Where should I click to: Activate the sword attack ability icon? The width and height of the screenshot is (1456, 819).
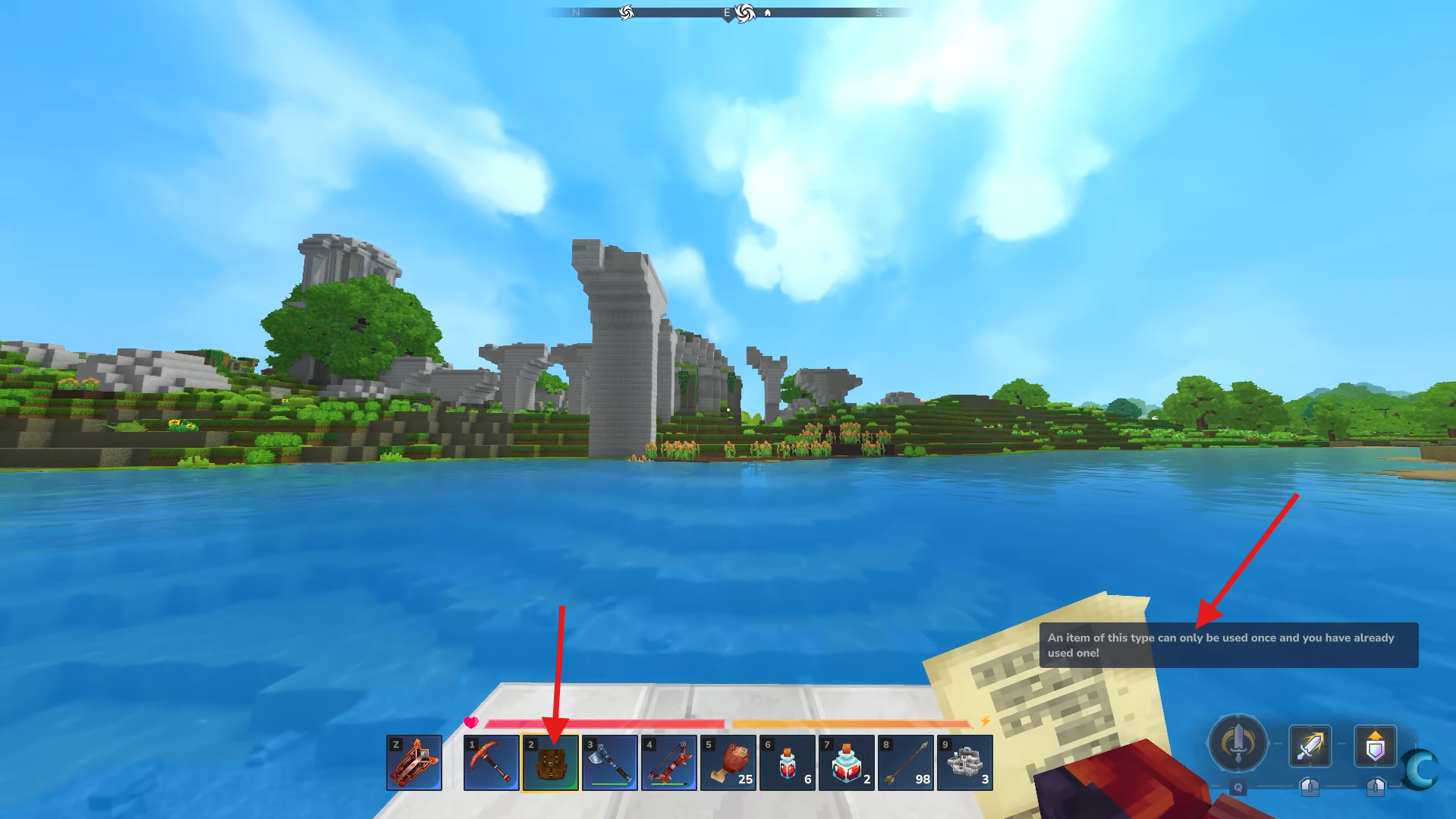click(1309, 746)
